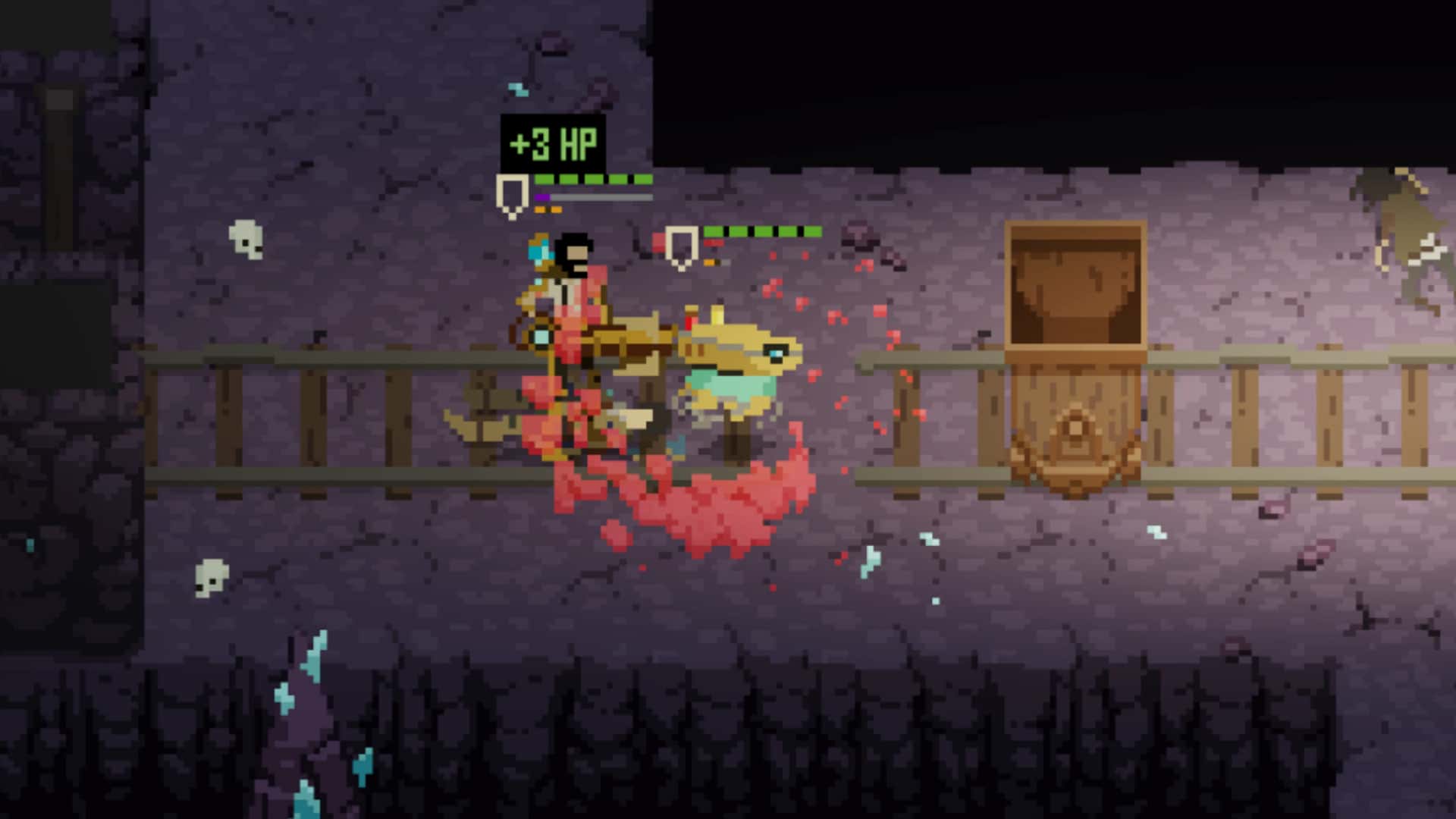
Task: Toggle the player's green health bar segments
Action: (591, 180)
